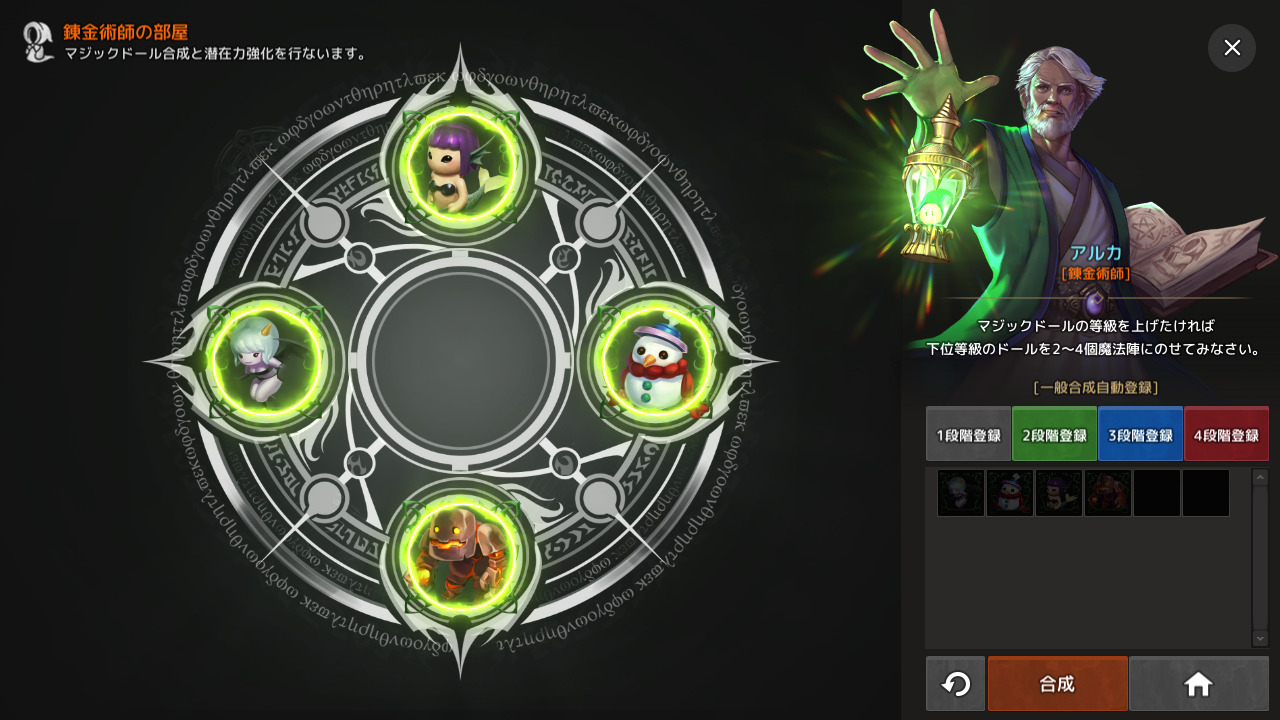This screenshot has width=1280, height=720.
Task: Pick the mermaid thumbnail in the doll list
Action: point(1059,493)
